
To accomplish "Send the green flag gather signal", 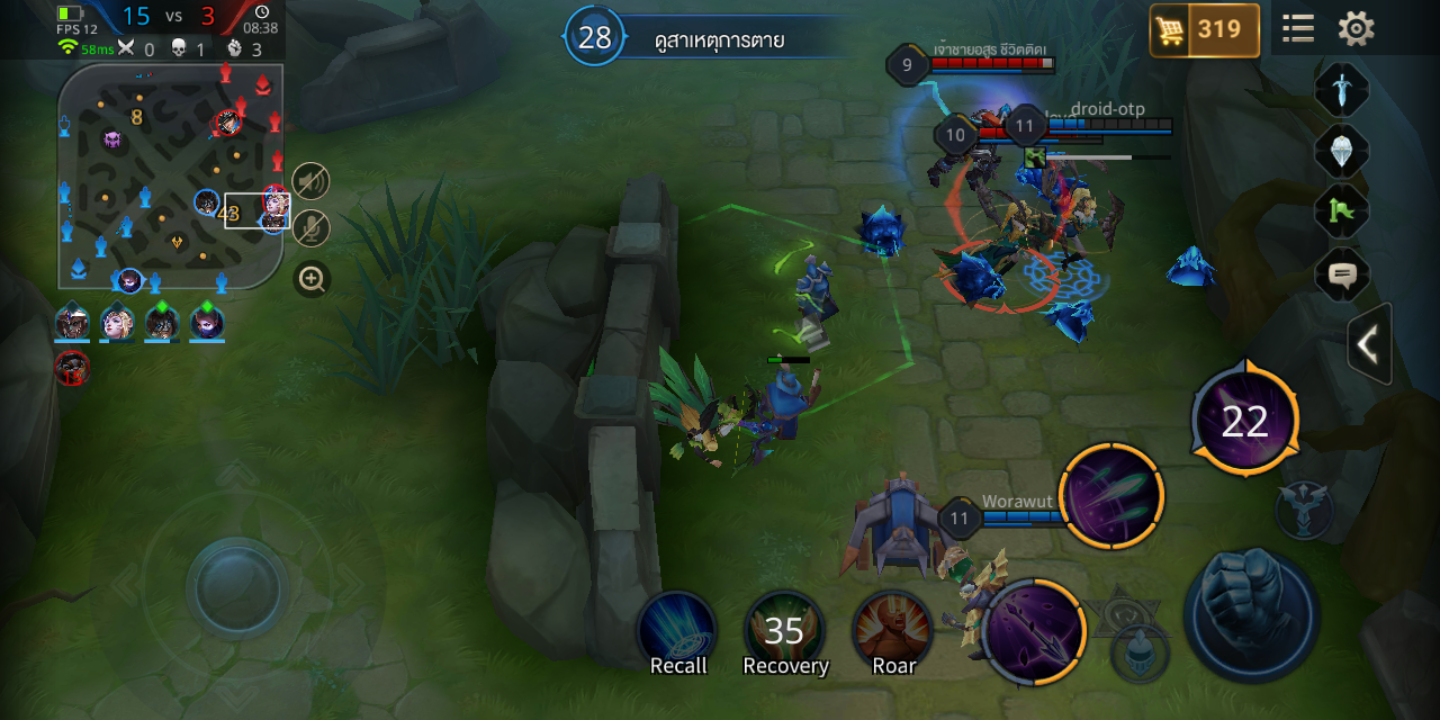I will point(1341,211).
